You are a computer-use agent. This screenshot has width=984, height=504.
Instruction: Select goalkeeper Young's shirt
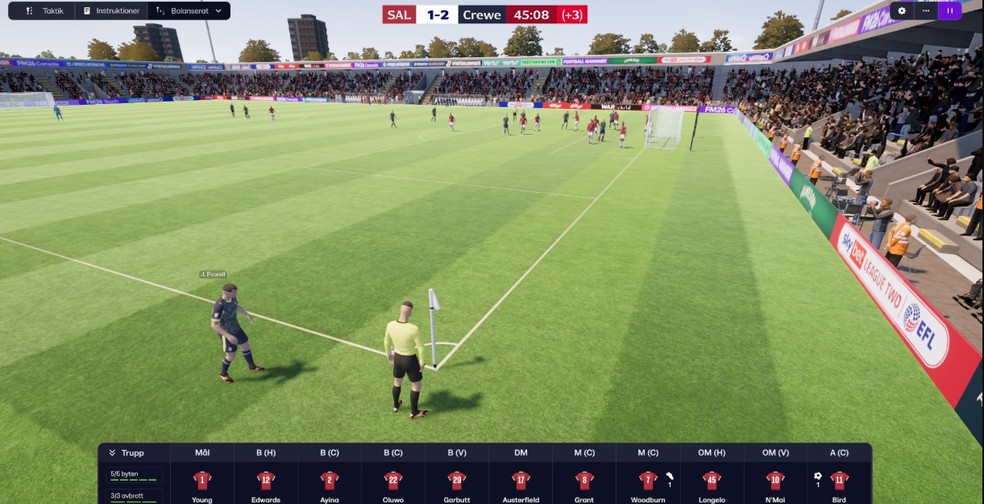click(202, 480)
